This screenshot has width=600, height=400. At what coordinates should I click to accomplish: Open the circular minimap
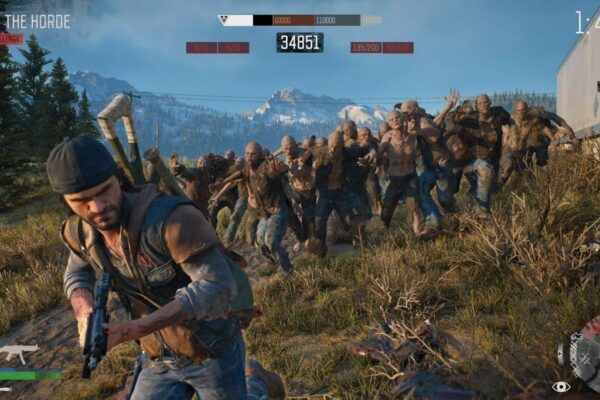[x=586, y=351]
